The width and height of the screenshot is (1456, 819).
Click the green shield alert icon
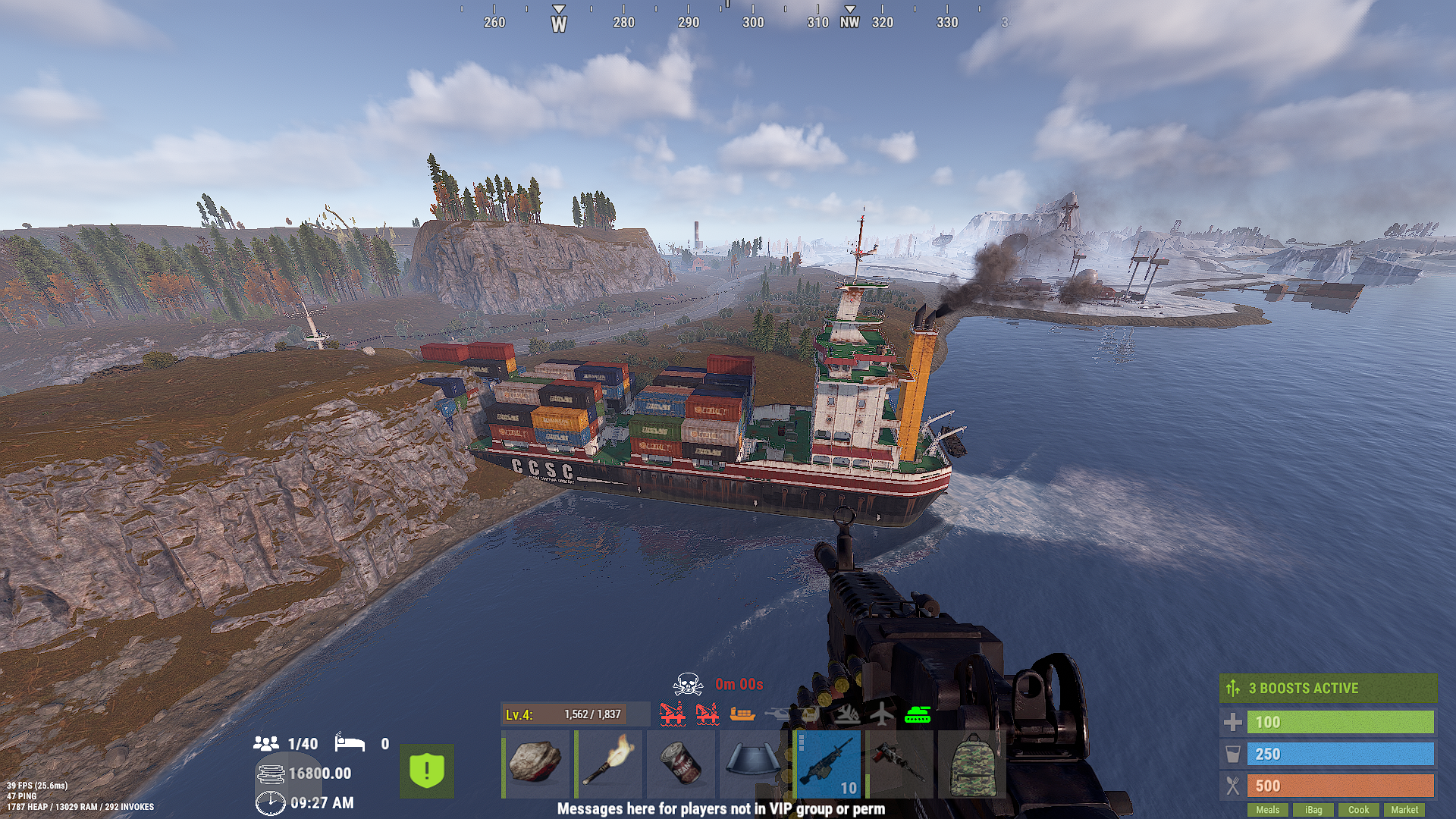[x=427, y=771]
